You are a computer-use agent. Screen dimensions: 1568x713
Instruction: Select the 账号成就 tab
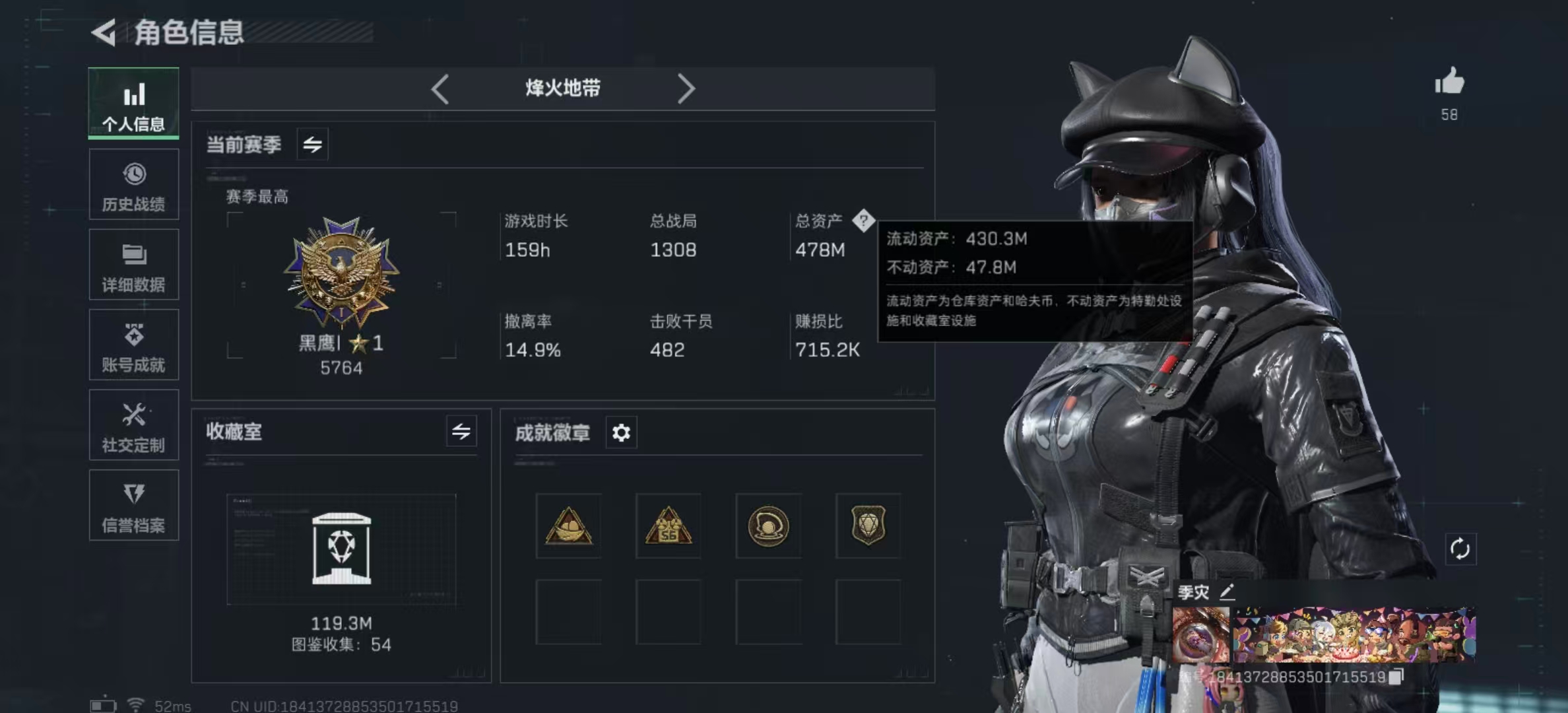[x=134, y=345]
